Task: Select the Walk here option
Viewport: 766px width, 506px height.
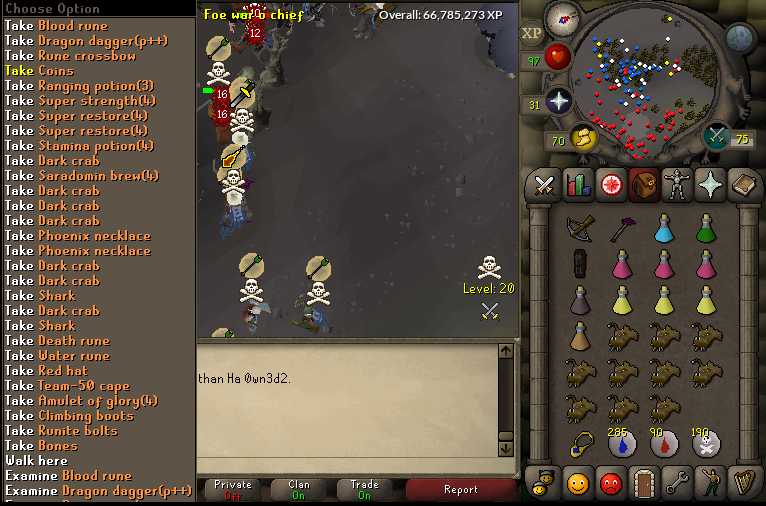Action: coord(36,461)
